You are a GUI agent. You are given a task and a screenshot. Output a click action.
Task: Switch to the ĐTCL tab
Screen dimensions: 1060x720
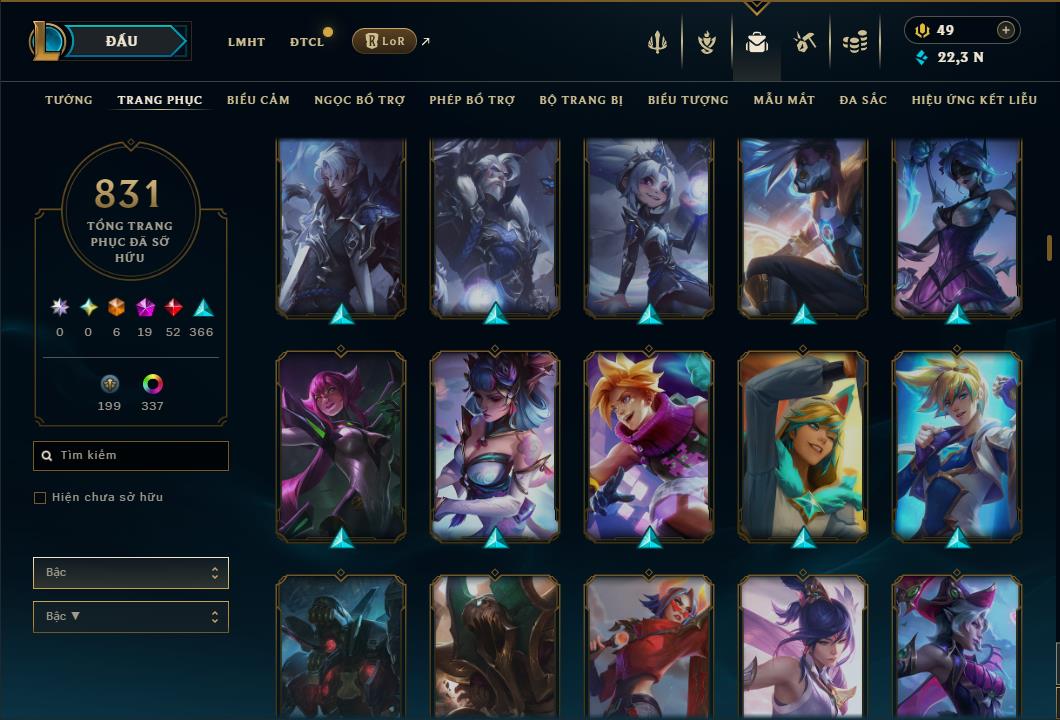tap(306, 42)
